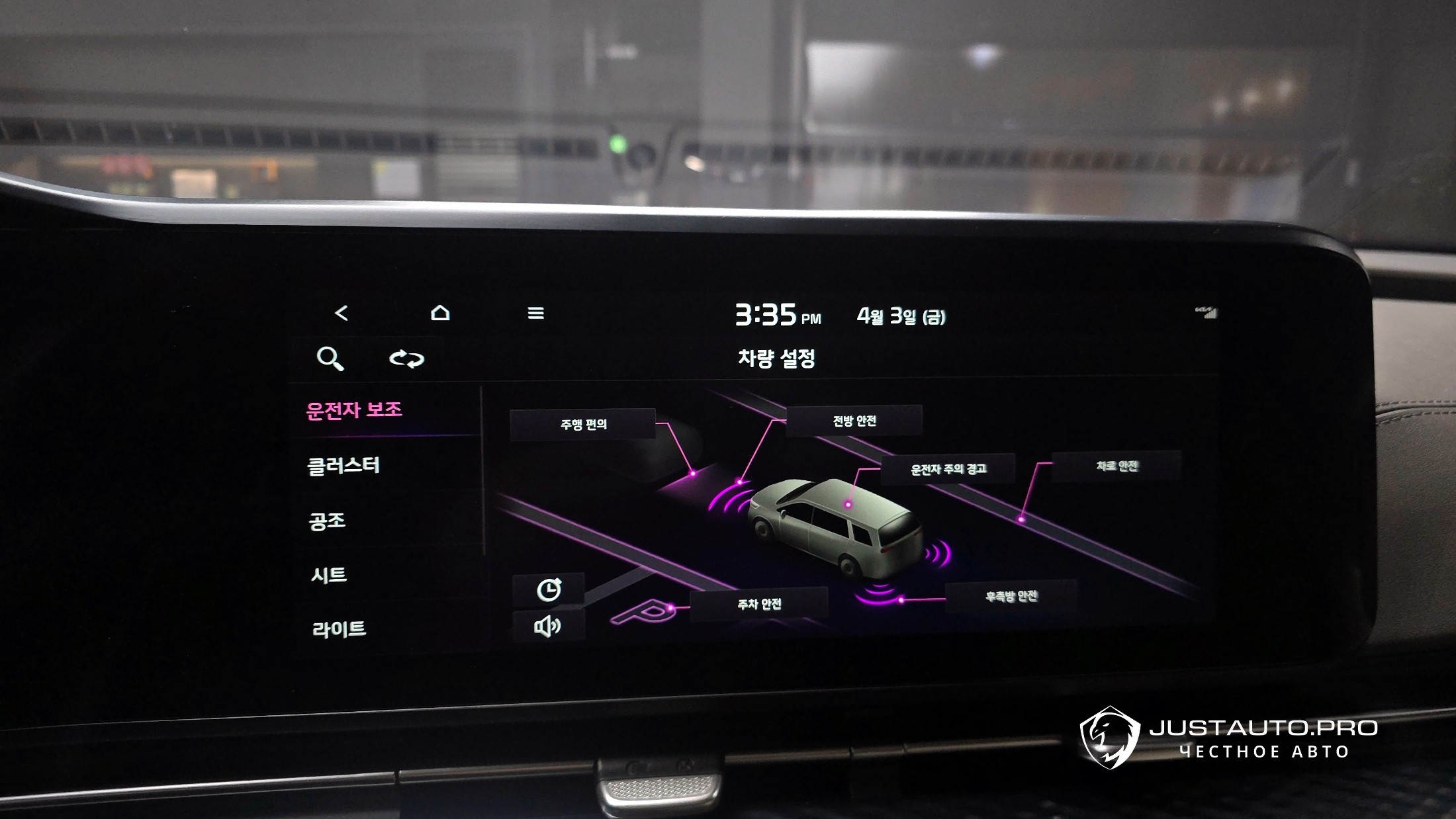Screen dimensions: 1456x819
Task: Switch to the 클러스터 category
Action: [343, 466]
